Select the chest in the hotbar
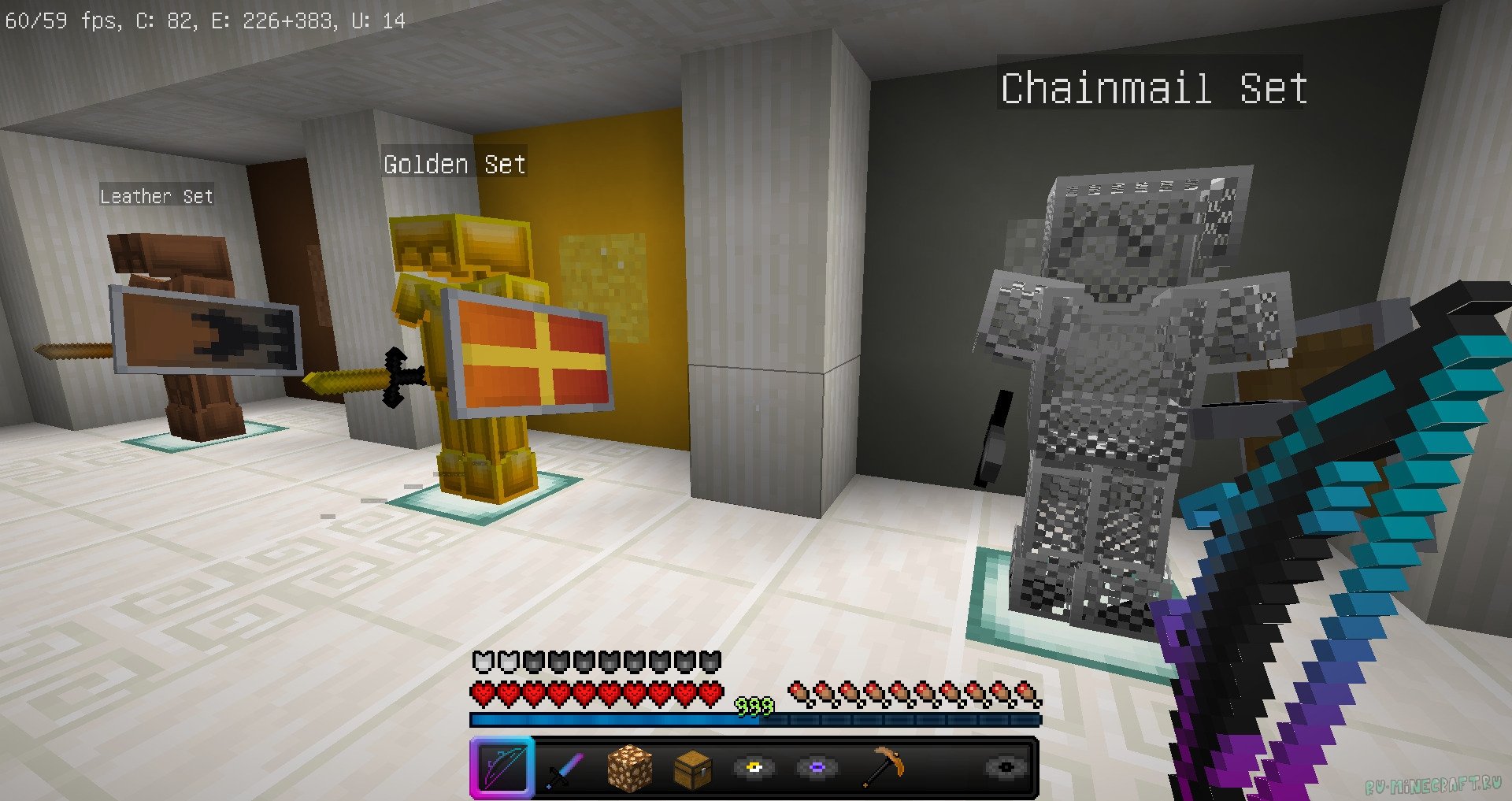This screenshot has height=801, width=1512. [692, 768]
